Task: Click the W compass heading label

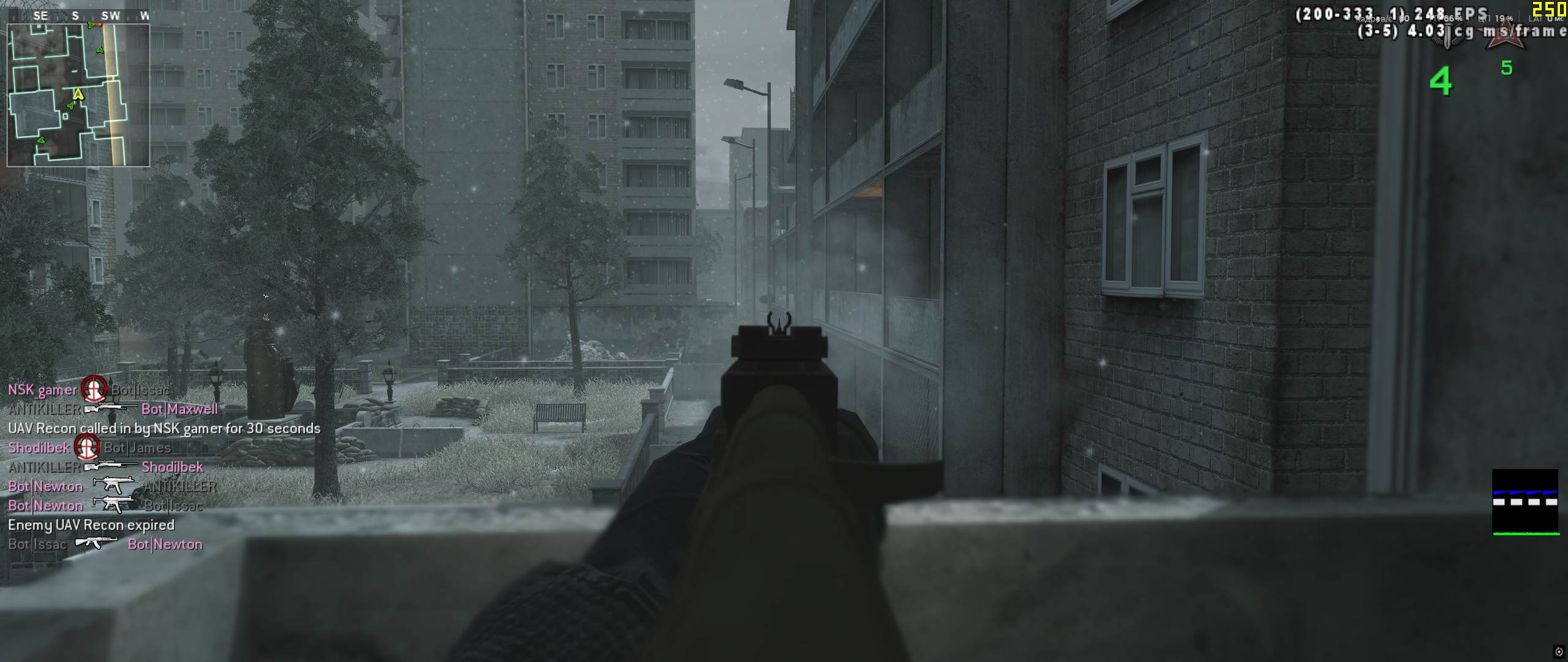Action: pyautogui.click(x=145, y=15)
